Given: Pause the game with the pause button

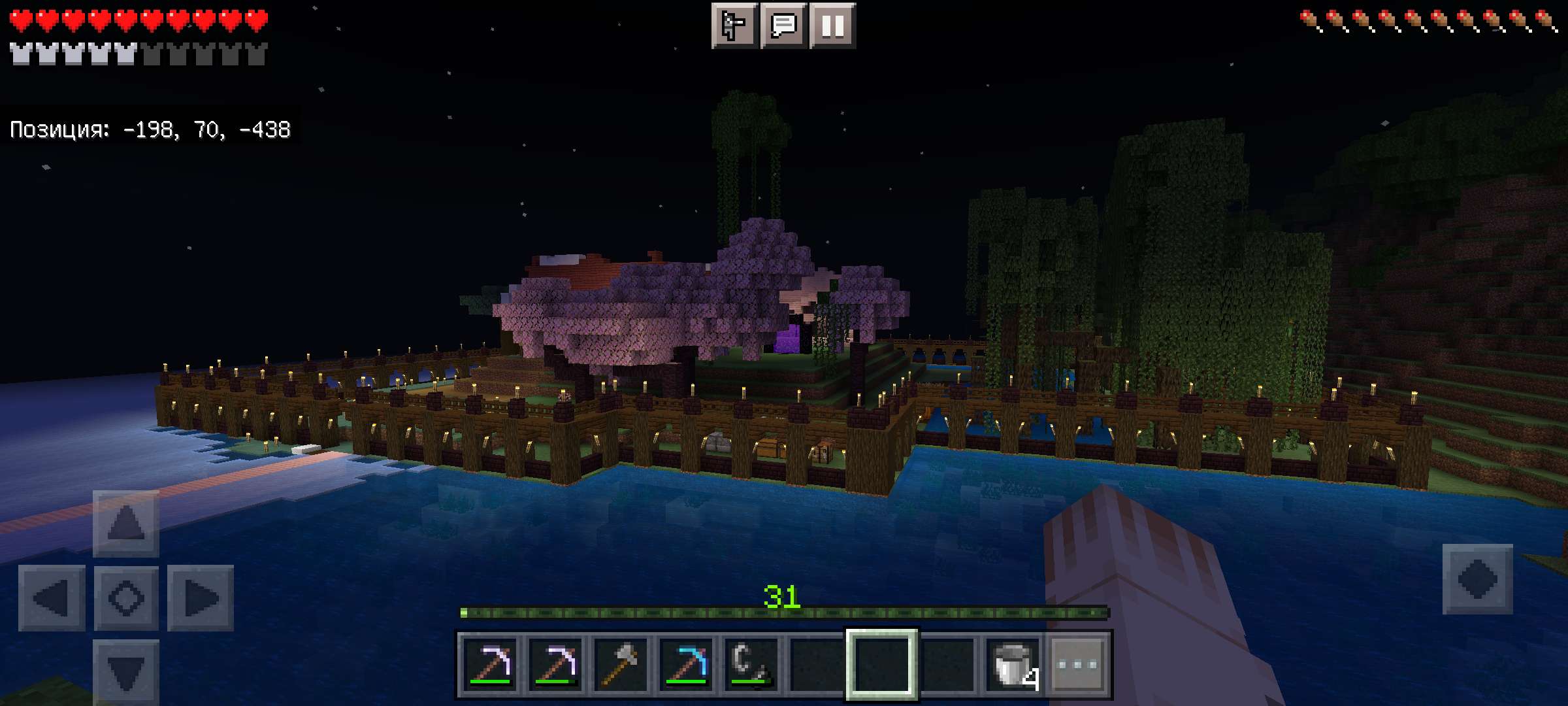Looking at the screenshot, I should pyautogui.click(x=832, y=26).
